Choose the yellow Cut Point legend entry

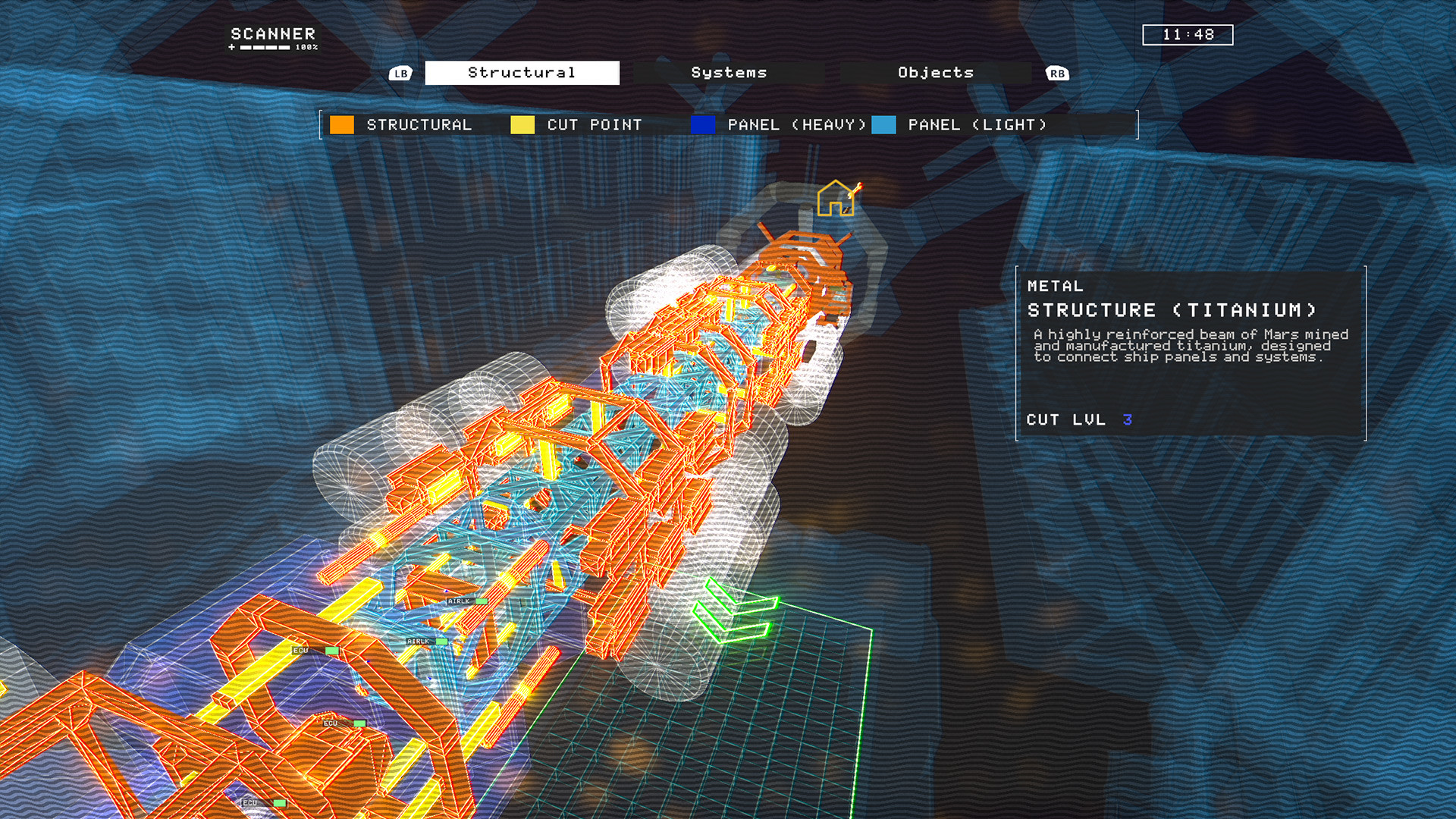click(x=577, y=125)
